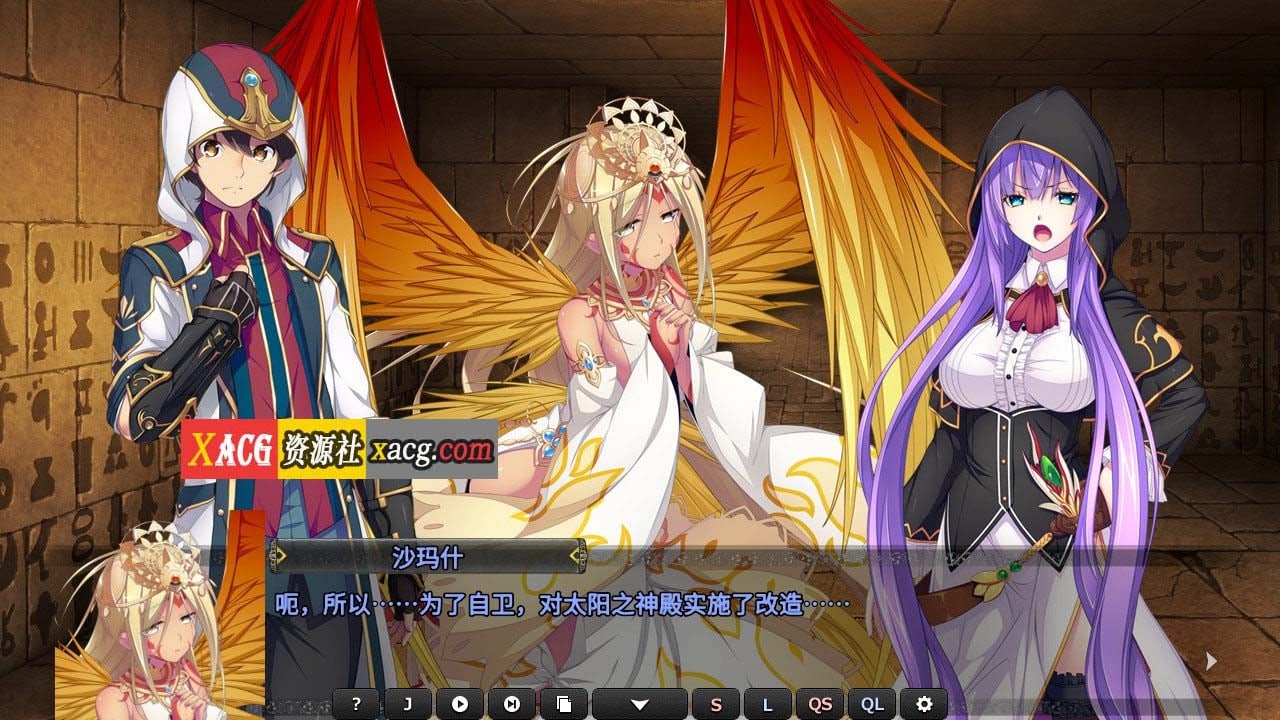1280x720 pixels.
Task: Open the message backlog with the pages icon
Action: (x=565, y=703)
